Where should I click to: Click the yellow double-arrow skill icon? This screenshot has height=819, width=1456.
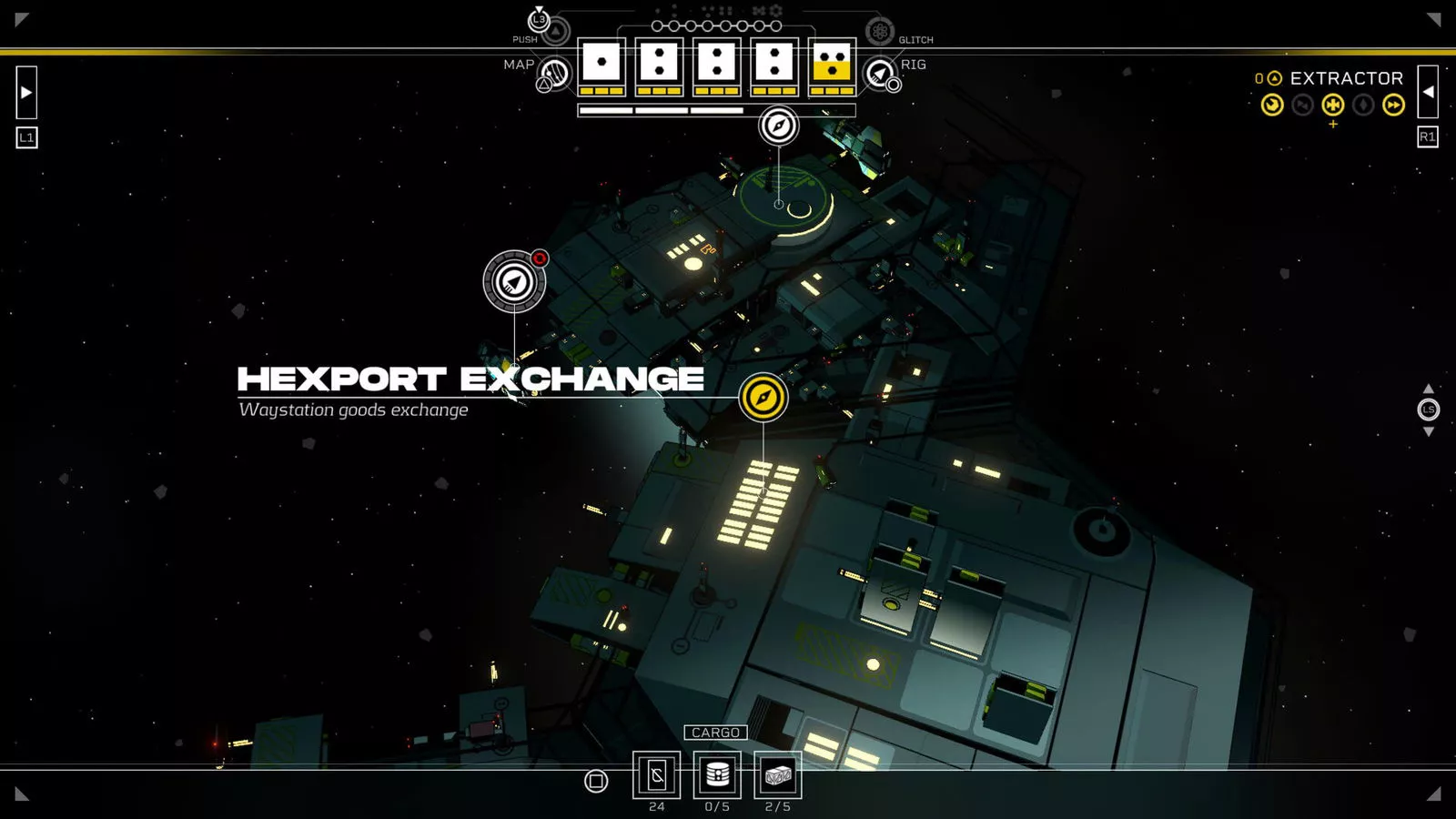click(x=1393, y=106)
